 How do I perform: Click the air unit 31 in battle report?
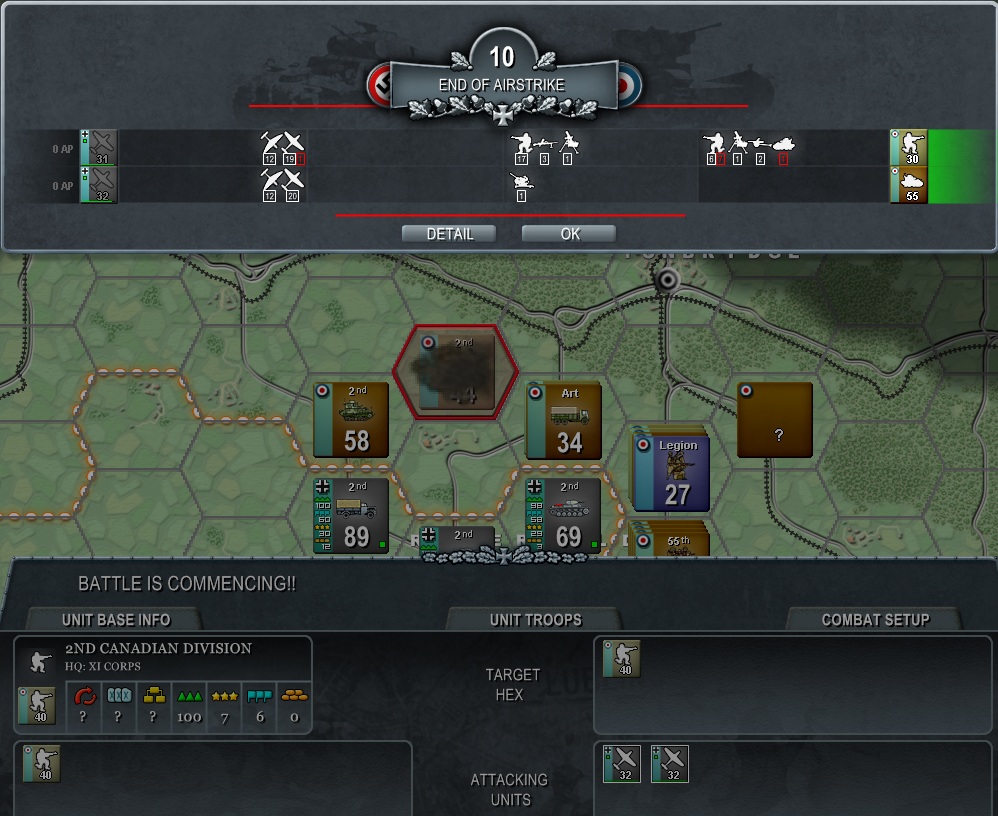point(100,148)
